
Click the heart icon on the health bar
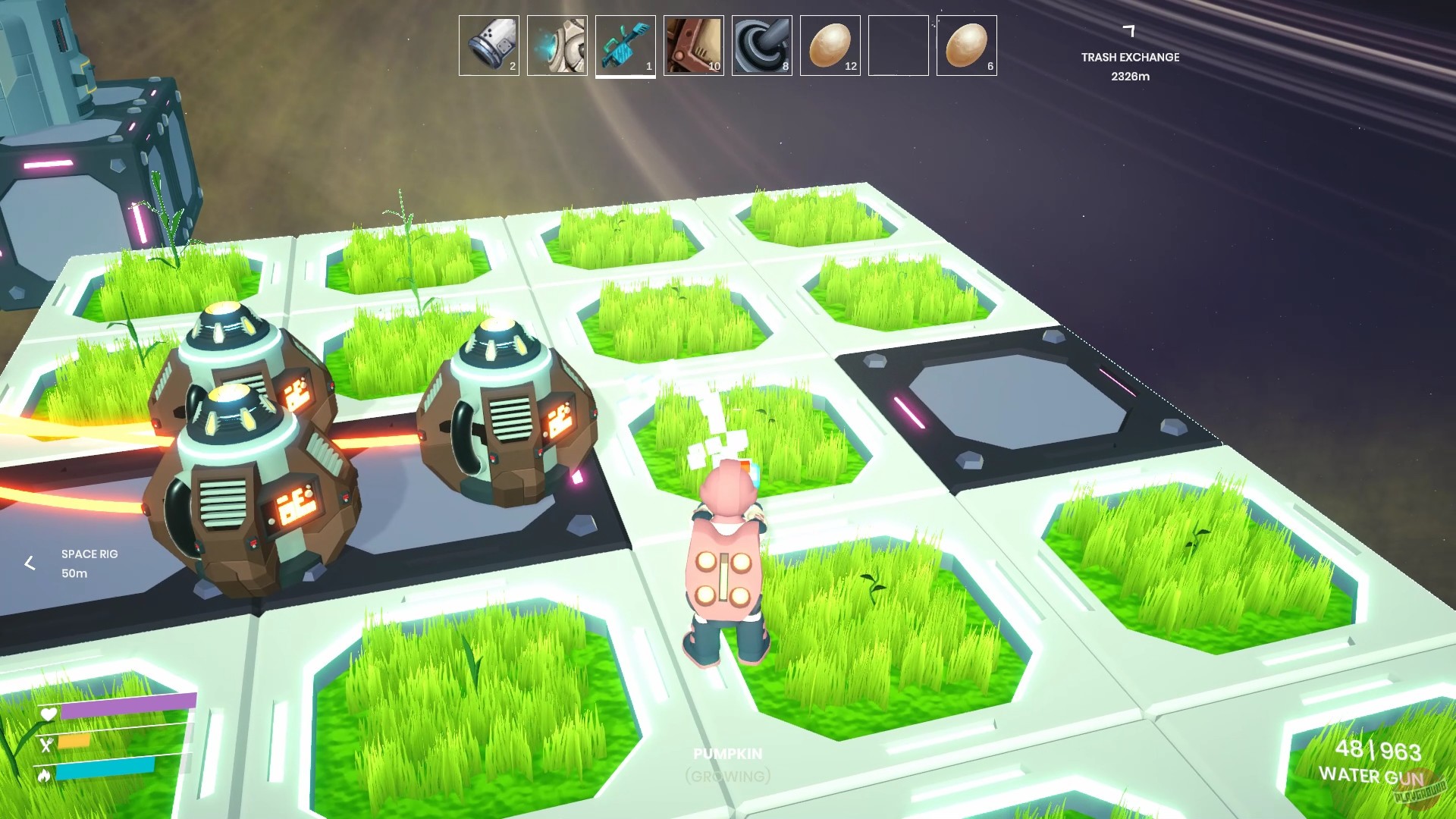[47, 714]
